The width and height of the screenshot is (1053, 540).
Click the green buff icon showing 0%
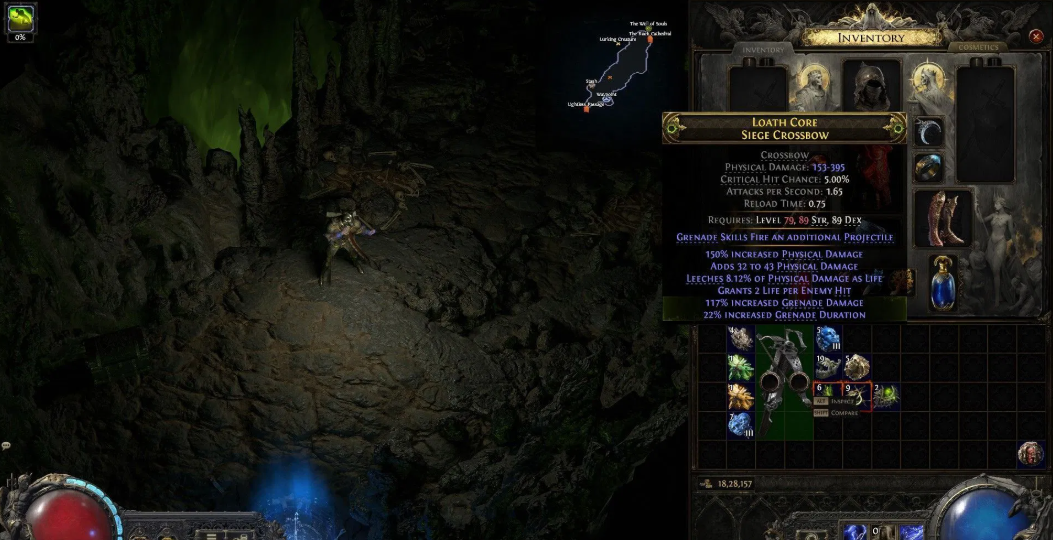(x=20, y=18)
